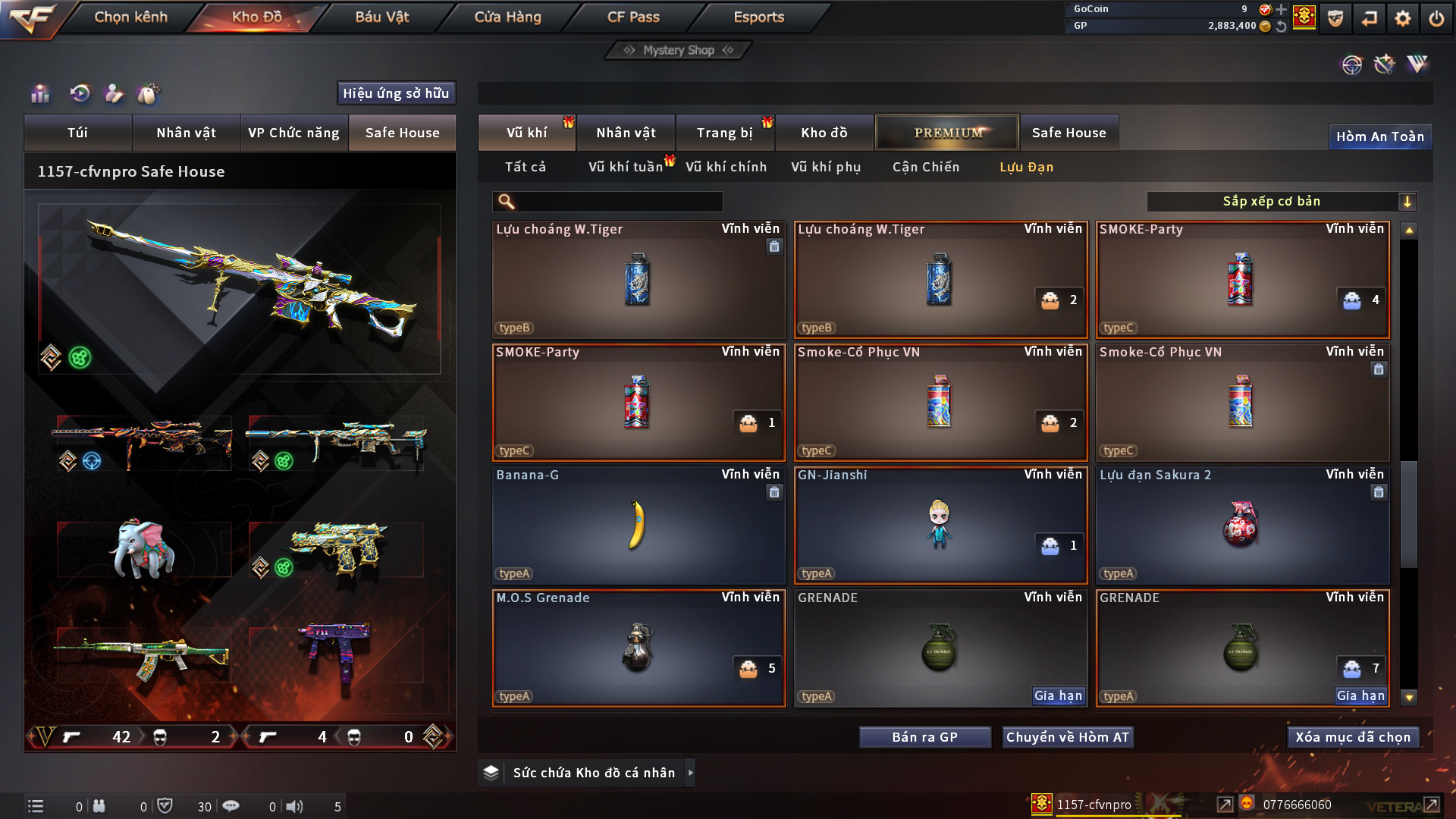Viewport: 1456px width, 819px height.
Task: Open the Cửa Hàng shop menu
Action: point(507,17)
